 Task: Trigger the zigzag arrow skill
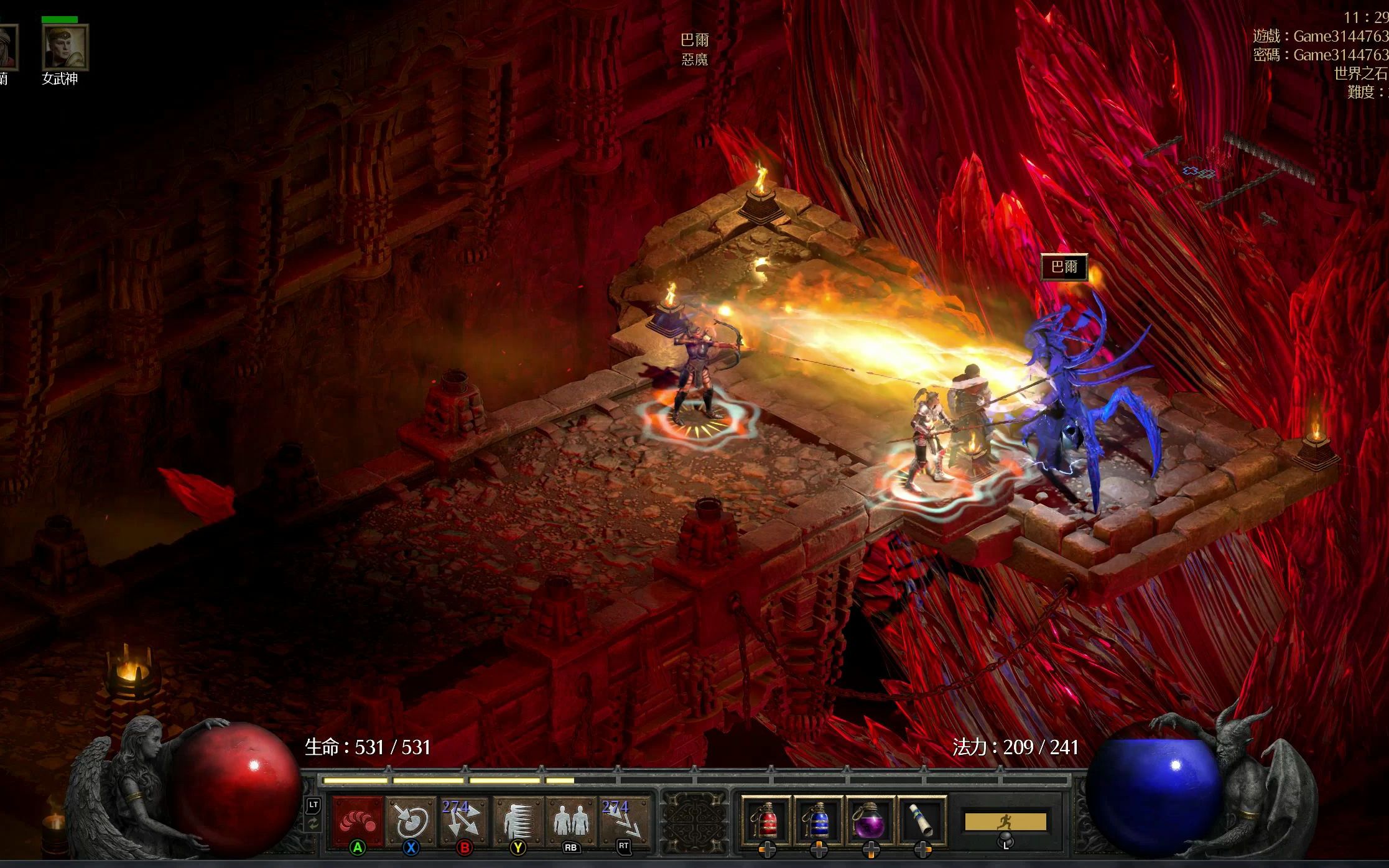[x=623, y=821]
